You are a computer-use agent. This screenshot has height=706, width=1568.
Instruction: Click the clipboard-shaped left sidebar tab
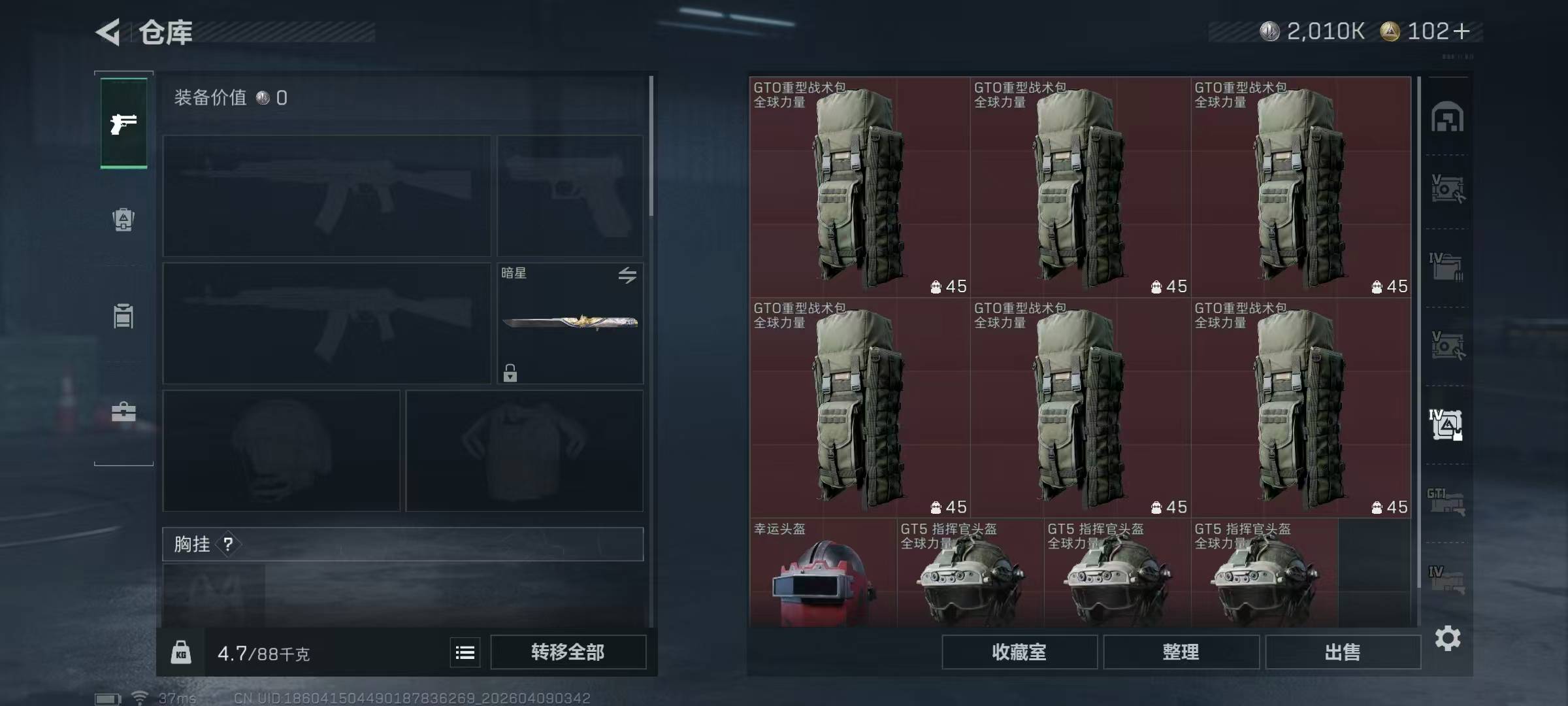click(x=123, y=316)
